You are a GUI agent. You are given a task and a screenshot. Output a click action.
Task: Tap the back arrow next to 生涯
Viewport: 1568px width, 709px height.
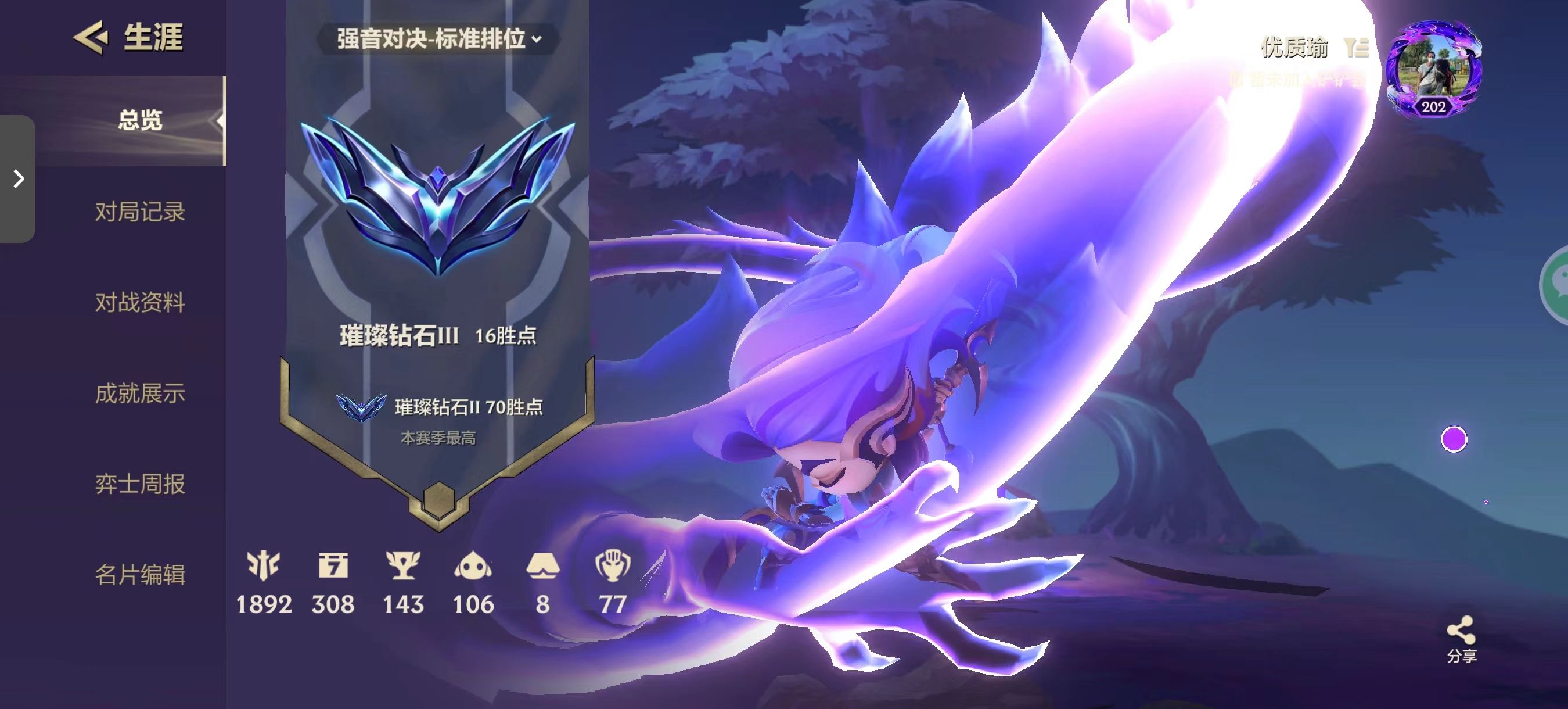click(x=91, y=38)
